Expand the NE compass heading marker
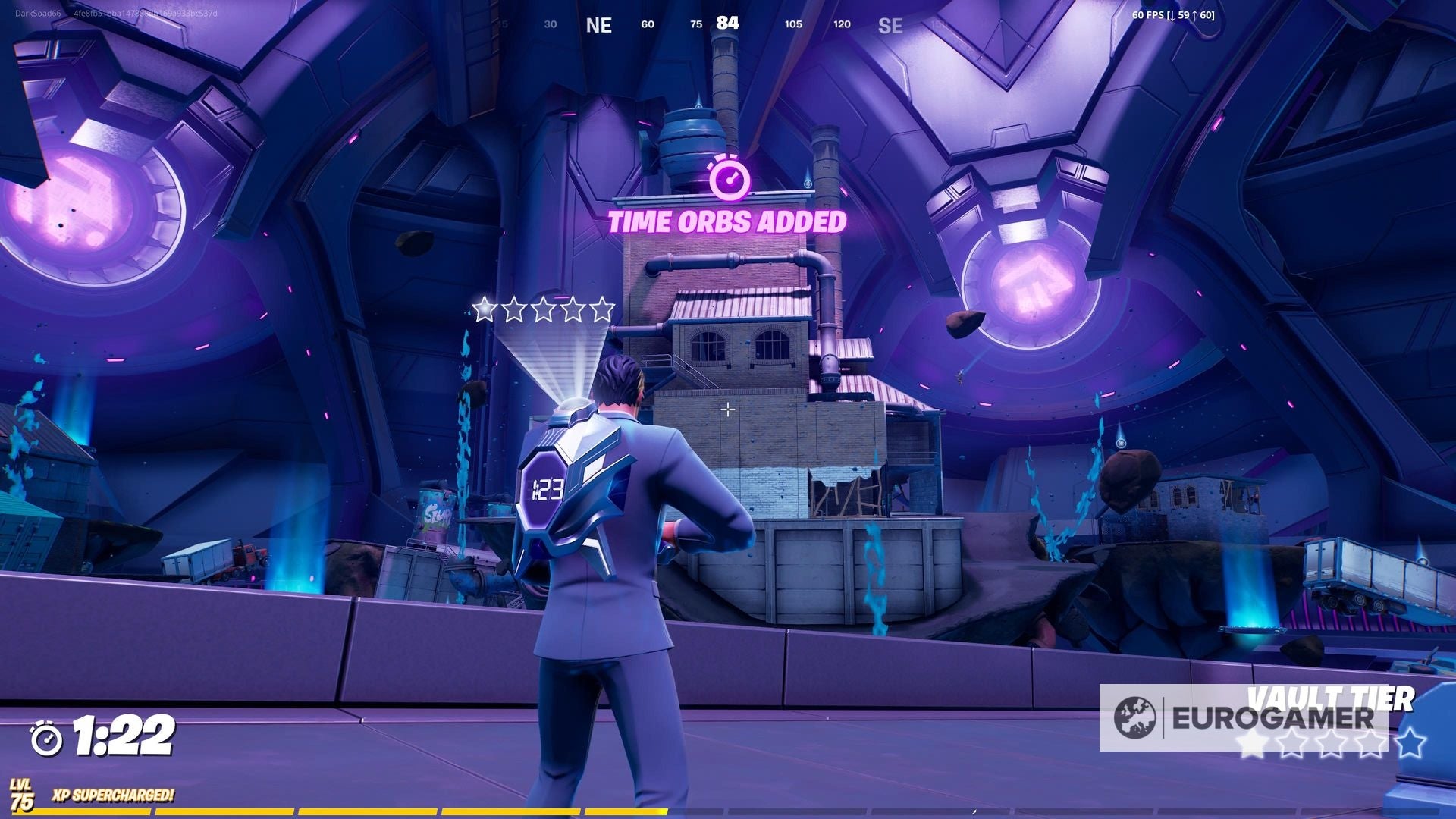This screenshot has width=1456, height=819. (599, 25)
